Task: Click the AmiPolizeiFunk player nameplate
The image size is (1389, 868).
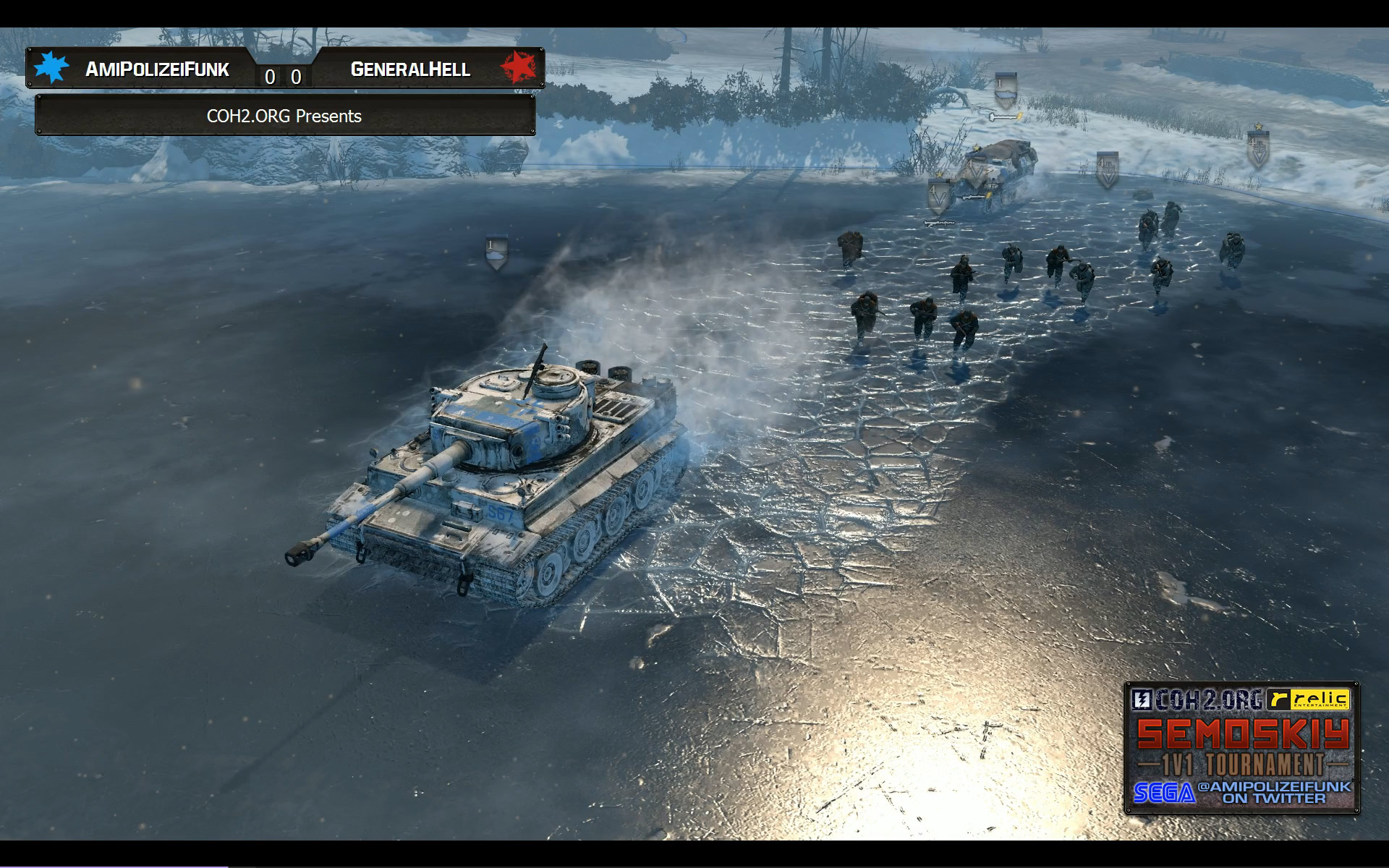Action: [x=157, y=69]
